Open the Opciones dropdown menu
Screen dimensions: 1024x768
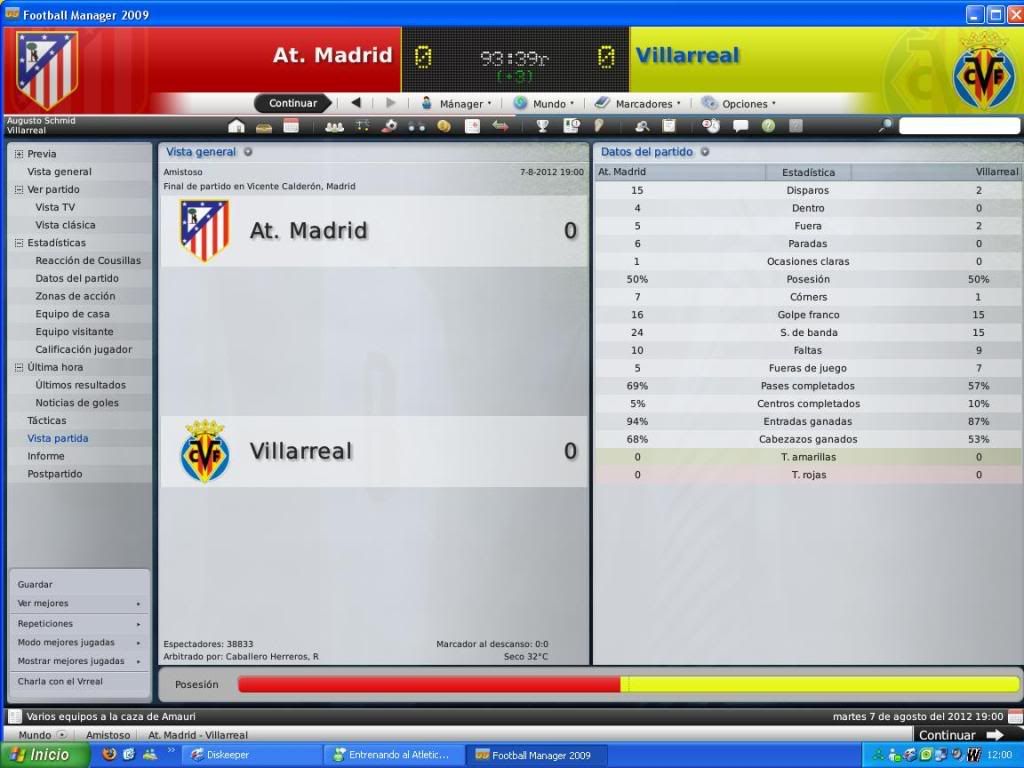point(738,103)
